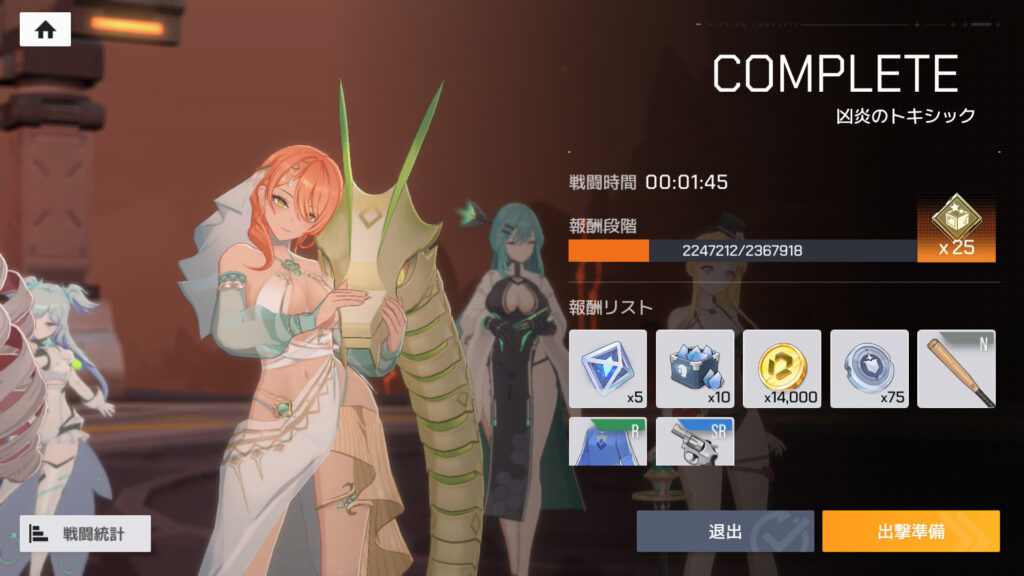The image size is (1024, 576).
Task: Select 出撃準備 to prepare next sortie
Action: [910, 531]
